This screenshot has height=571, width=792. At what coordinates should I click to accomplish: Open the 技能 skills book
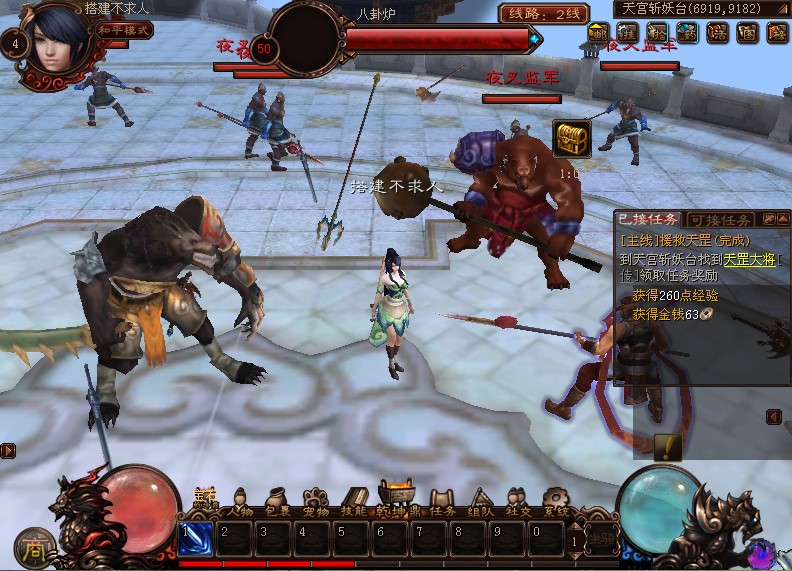354,502
